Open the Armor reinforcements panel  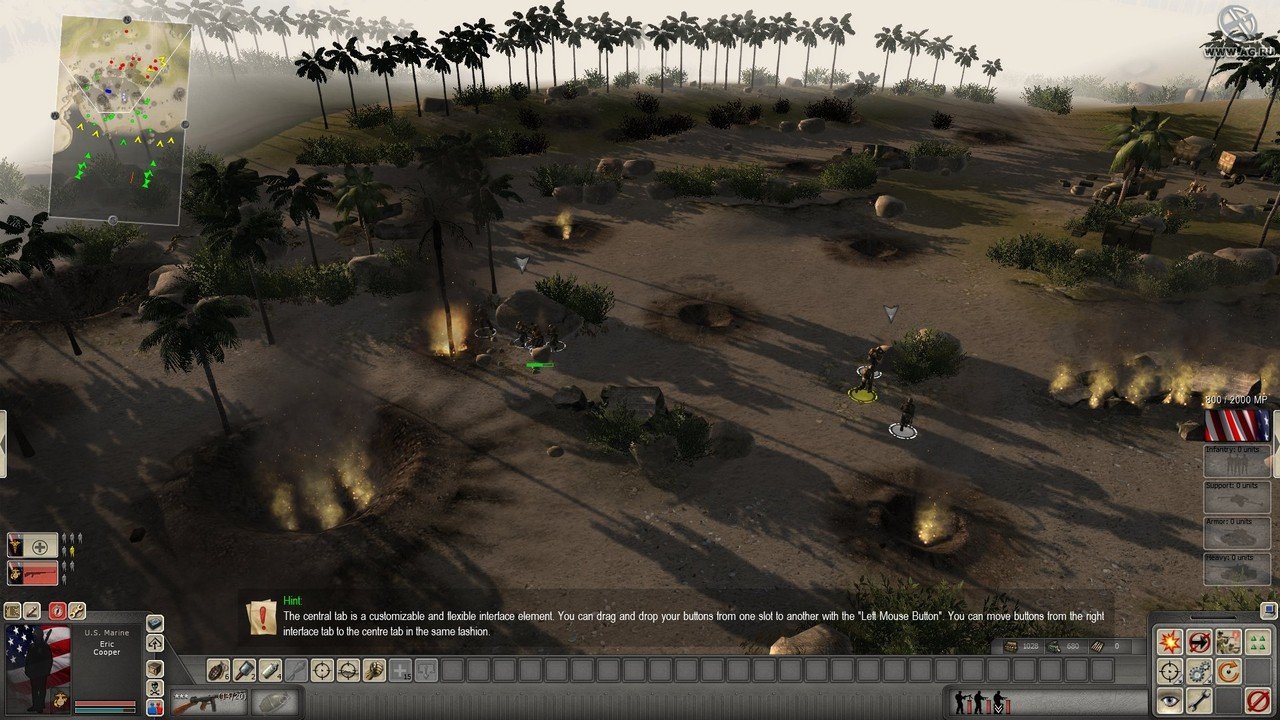(1236, 532)
